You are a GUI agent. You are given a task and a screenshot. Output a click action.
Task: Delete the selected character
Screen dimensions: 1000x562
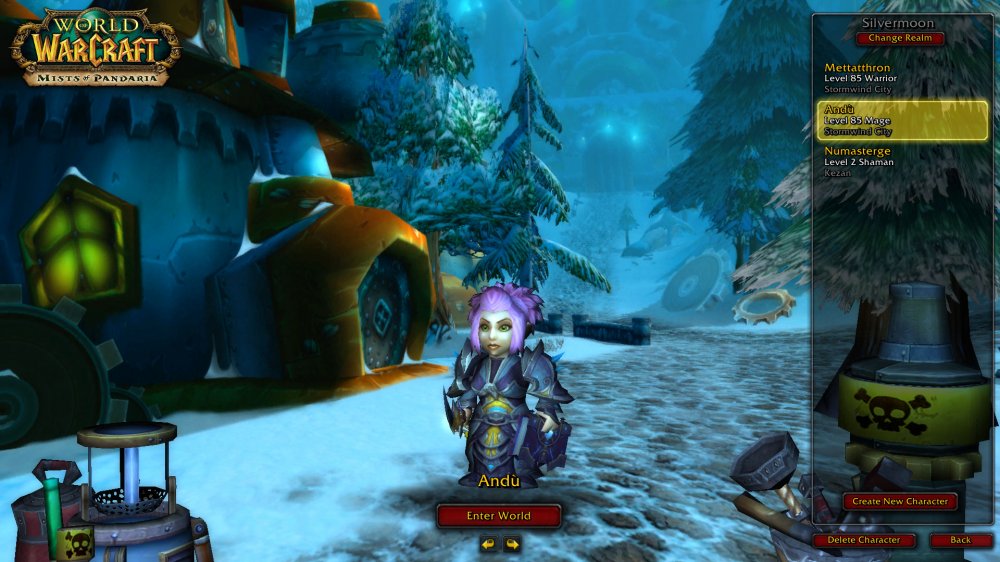tap(863, 540)
